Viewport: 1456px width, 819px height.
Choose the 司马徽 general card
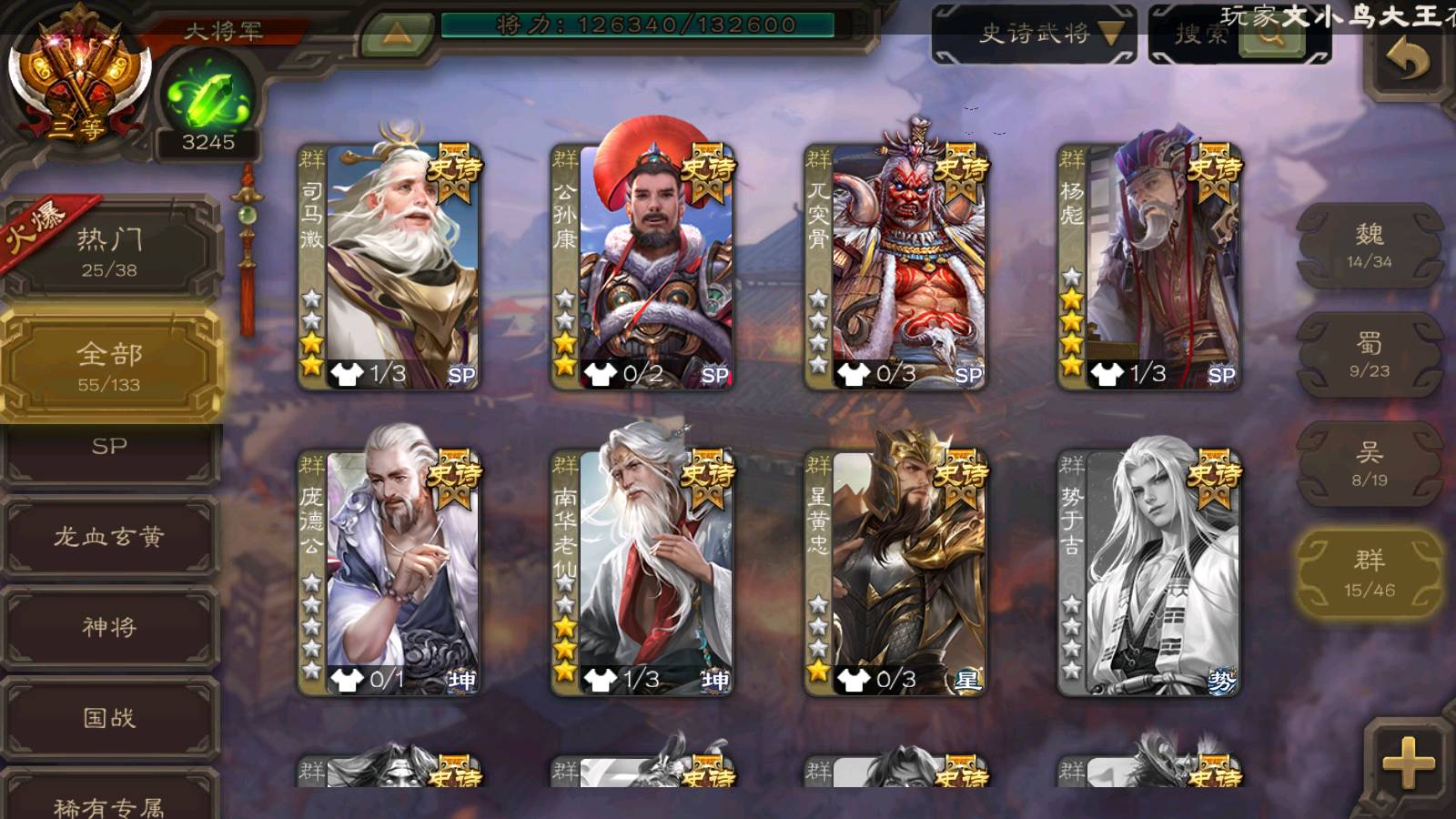(389, 267)
